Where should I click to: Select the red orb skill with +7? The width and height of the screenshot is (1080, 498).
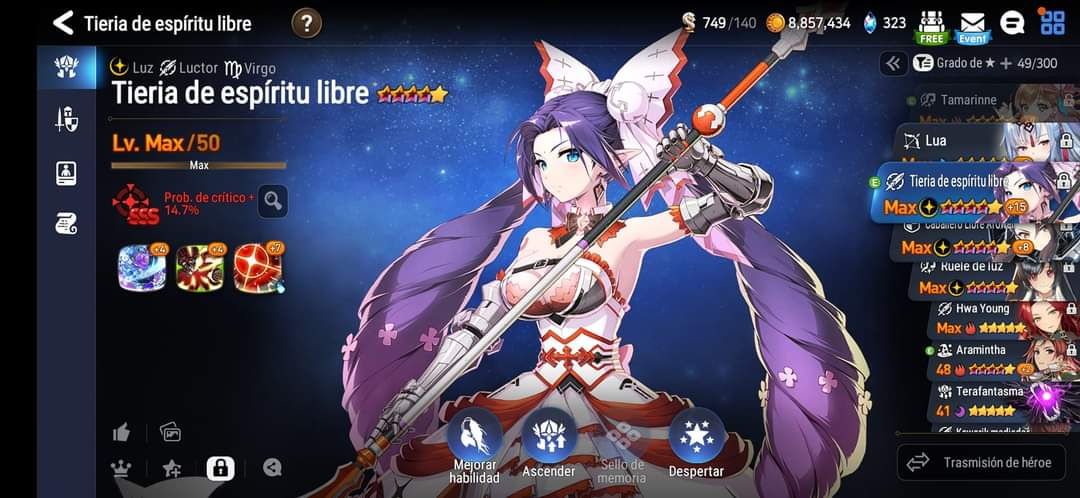click(258, 268)
